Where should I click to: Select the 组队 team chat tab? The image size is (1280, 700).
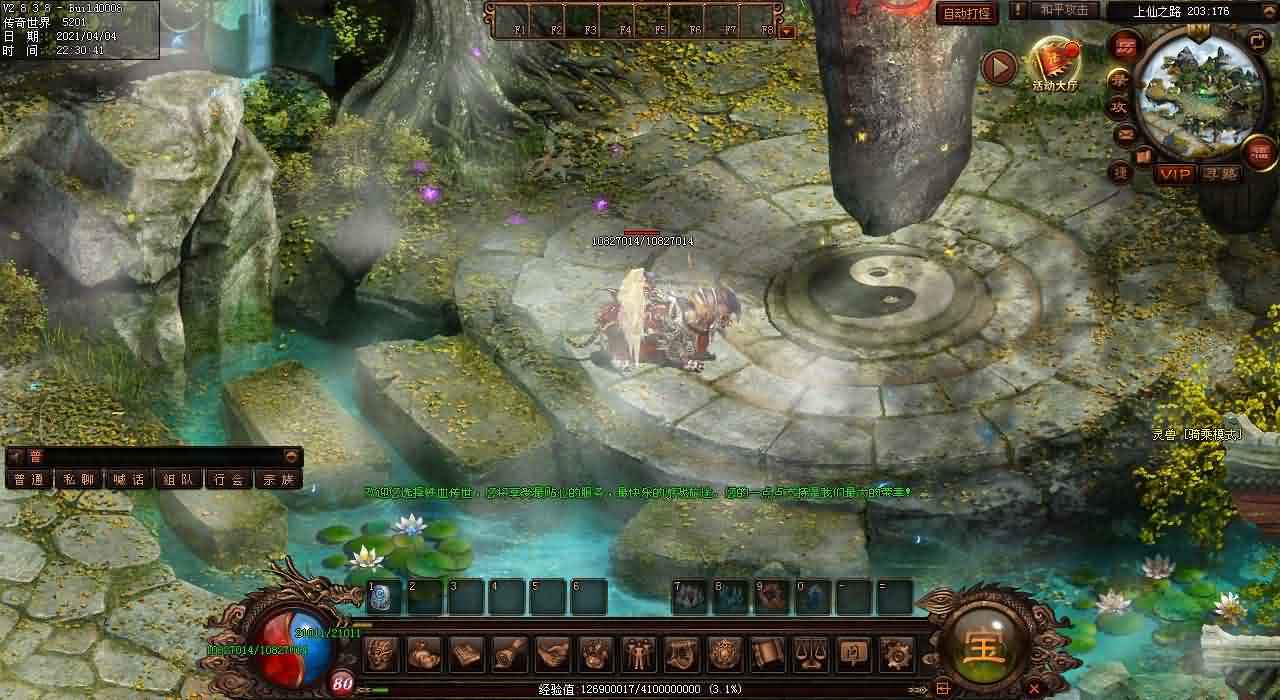click(178, 479)
